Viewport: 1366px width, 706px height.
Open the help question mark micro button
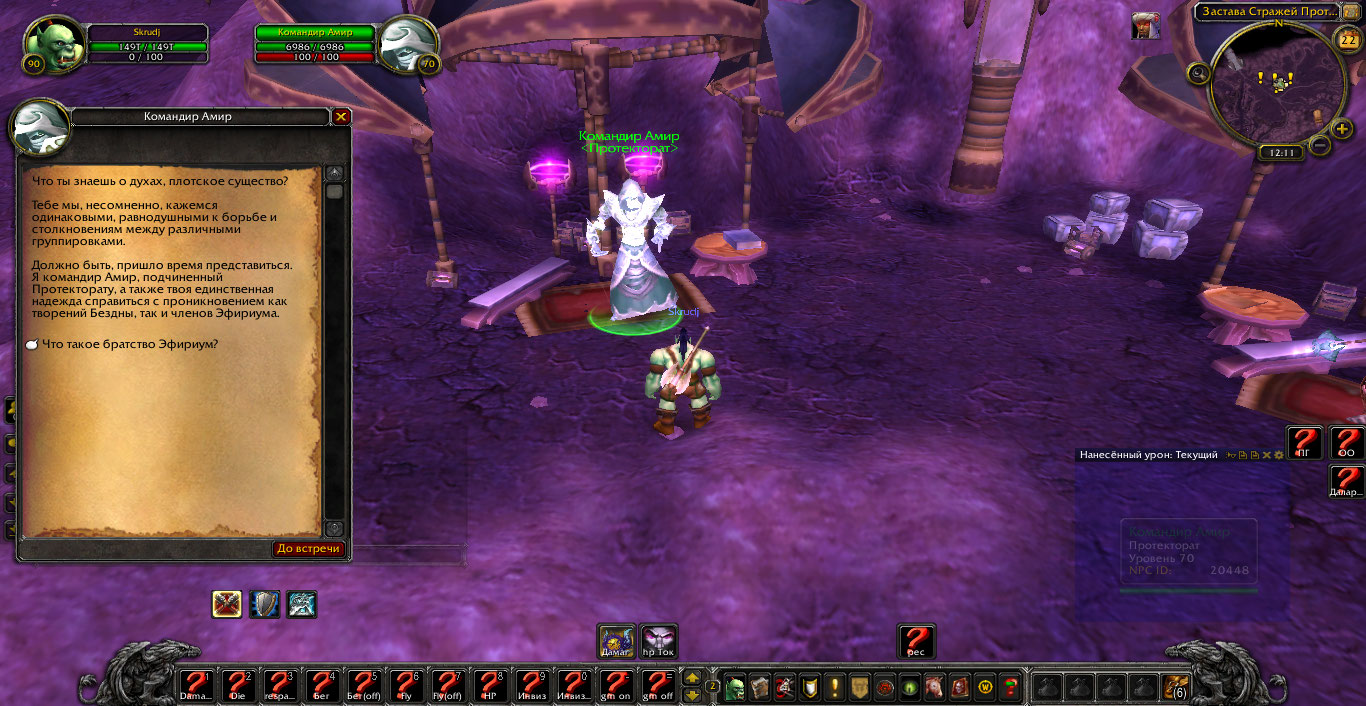[1010, 687]
